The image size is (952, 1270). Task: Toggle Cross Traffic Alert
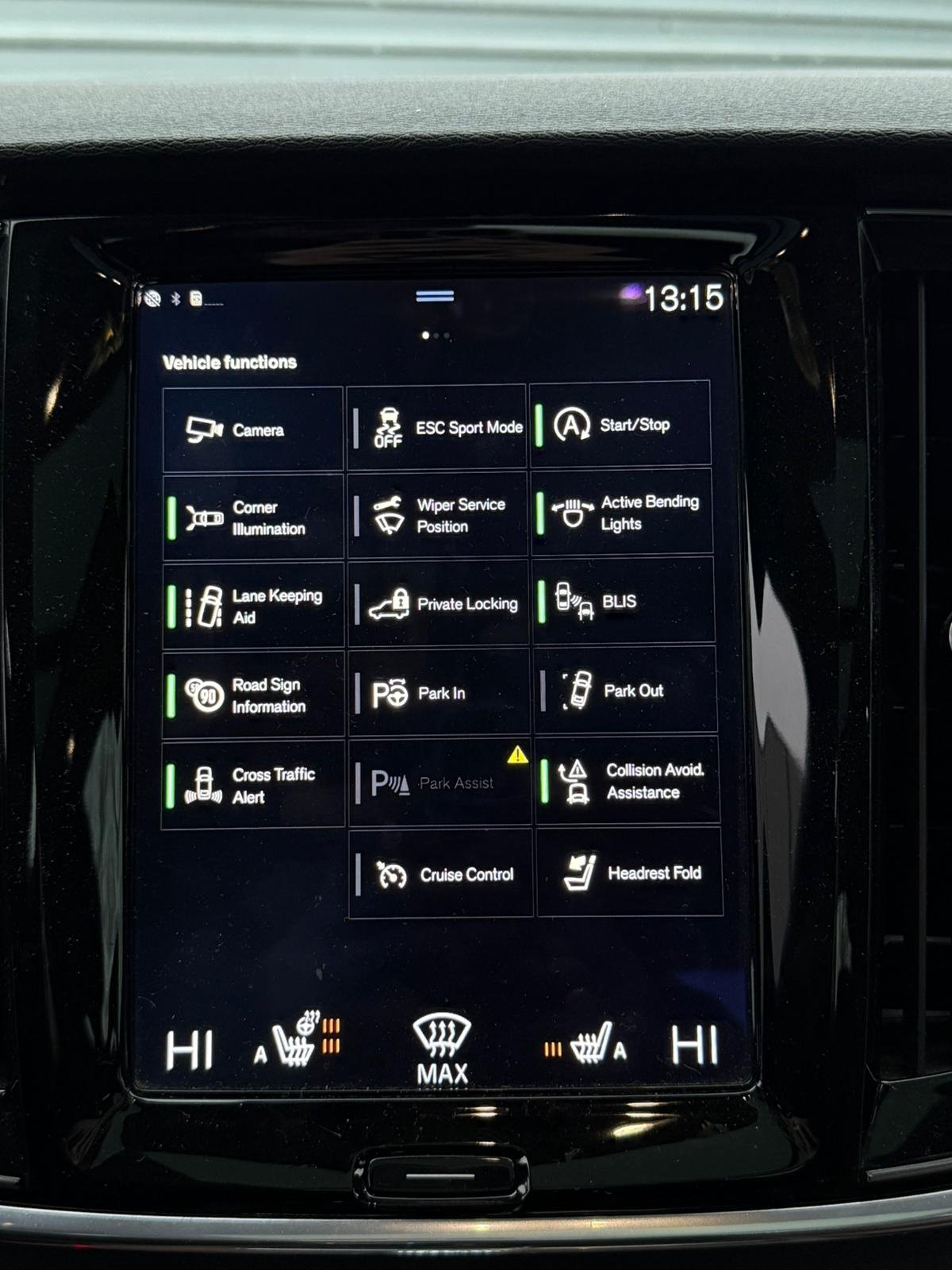pyautogui.click(x=253, y=785)
